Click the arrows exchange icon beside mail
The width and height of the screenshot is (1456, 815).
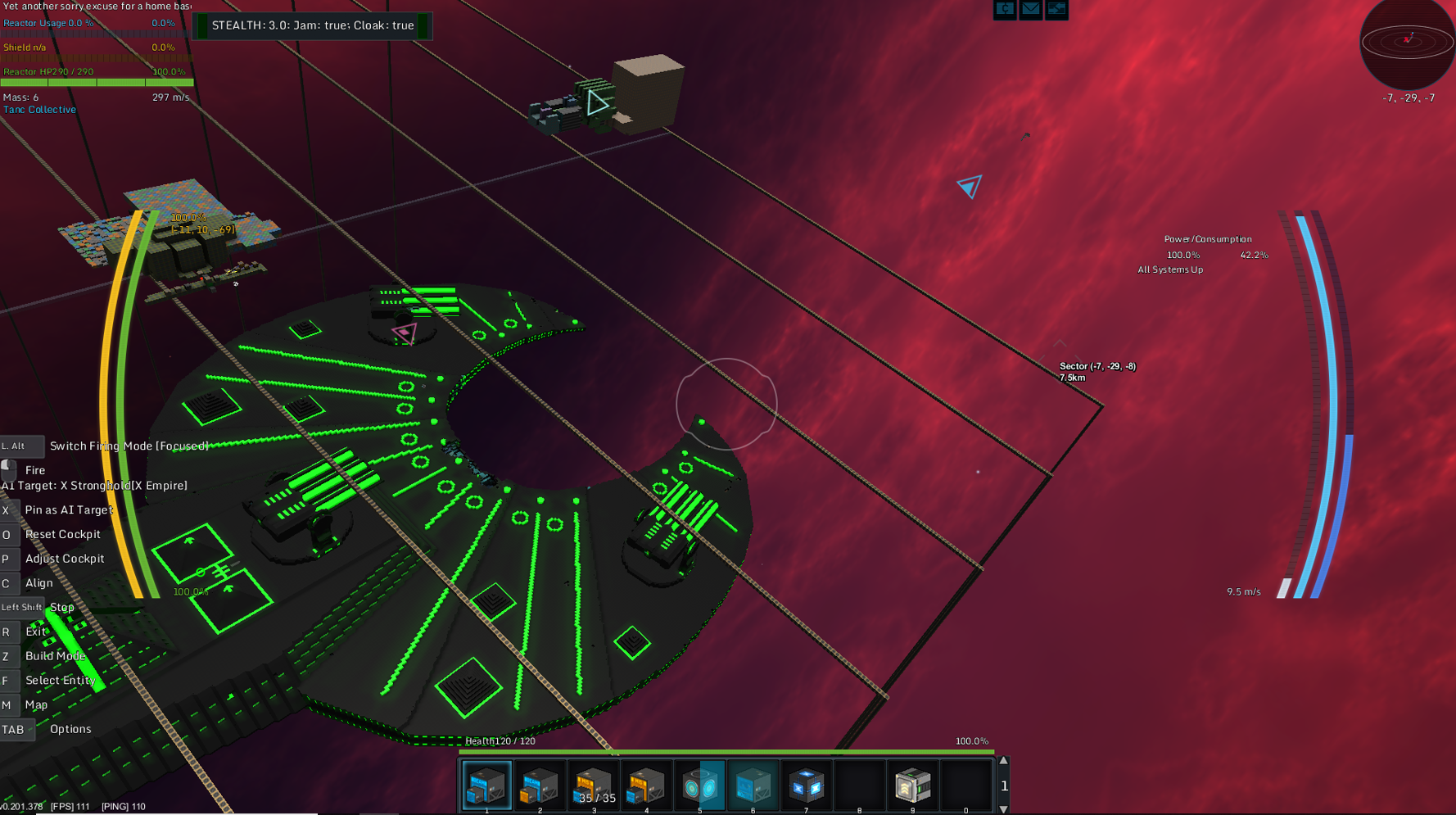point(1056,9)
